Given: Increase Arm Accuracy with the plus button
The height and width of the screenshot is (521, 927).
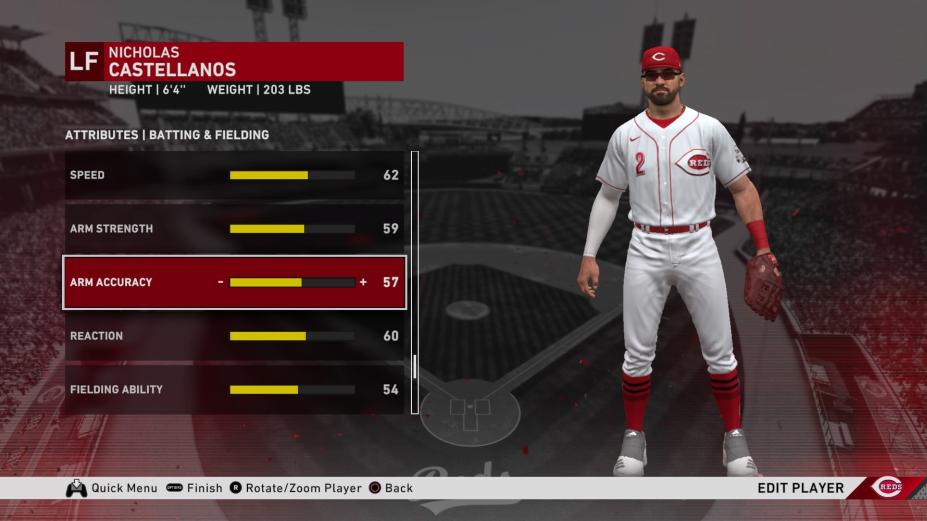Looking at the screenshot, I should 363,282.
